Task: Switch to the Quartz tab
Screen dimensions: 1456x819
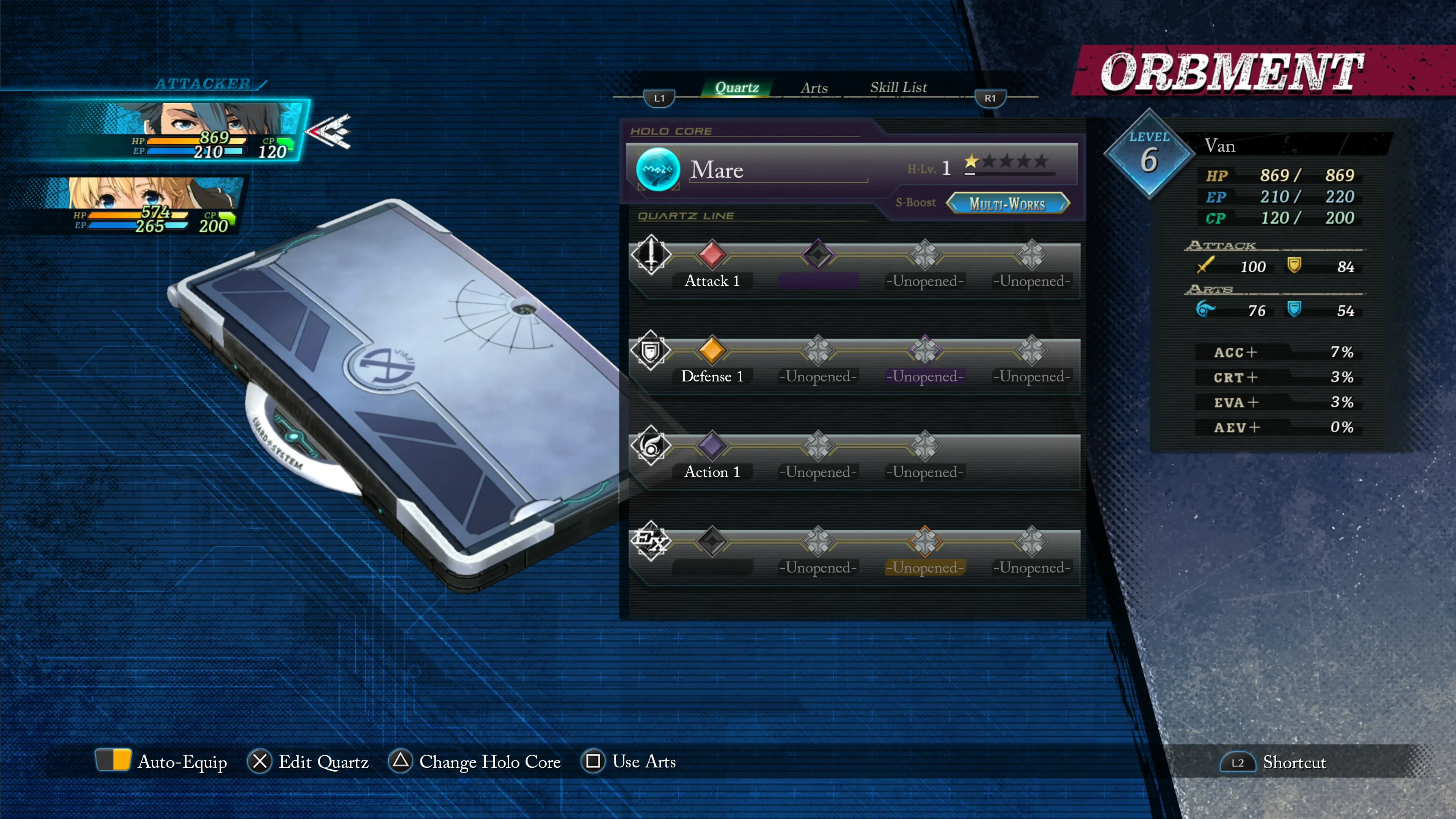Action: [x=736, y=88]
